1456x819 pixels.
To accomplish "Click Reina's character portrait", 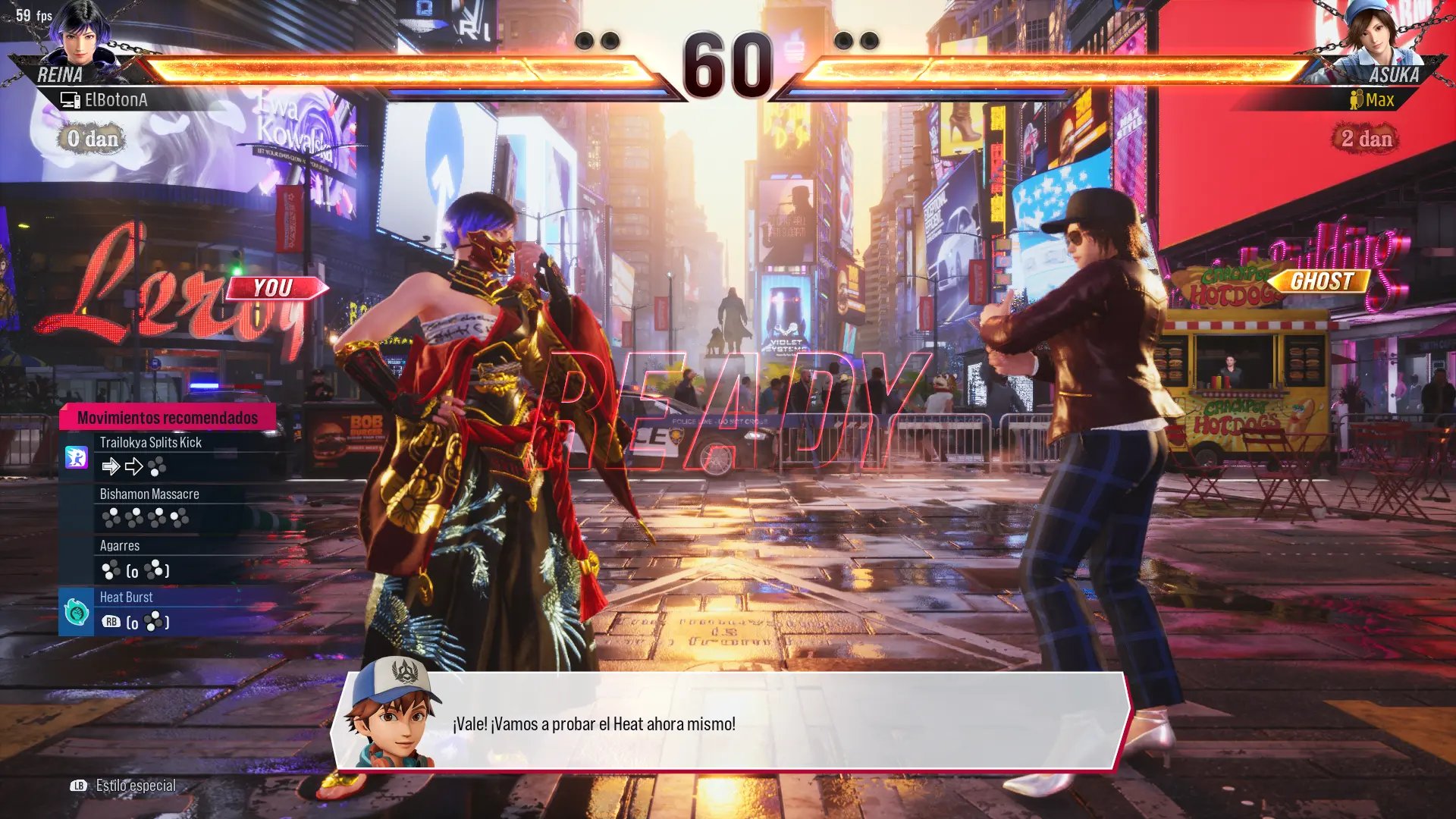I will point(81,34).
